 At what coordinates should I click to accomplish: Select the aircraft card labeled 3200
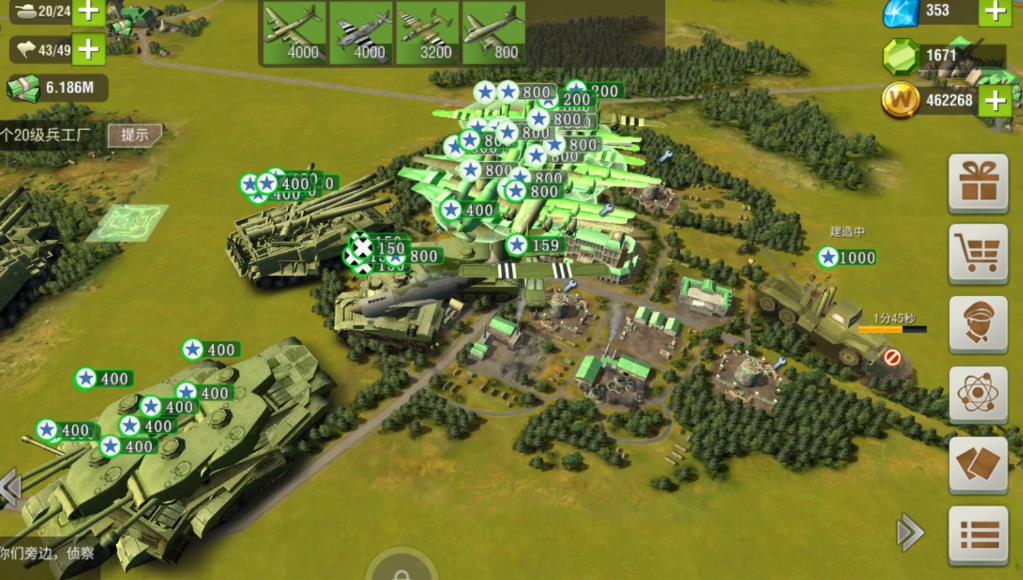[427, 32]
